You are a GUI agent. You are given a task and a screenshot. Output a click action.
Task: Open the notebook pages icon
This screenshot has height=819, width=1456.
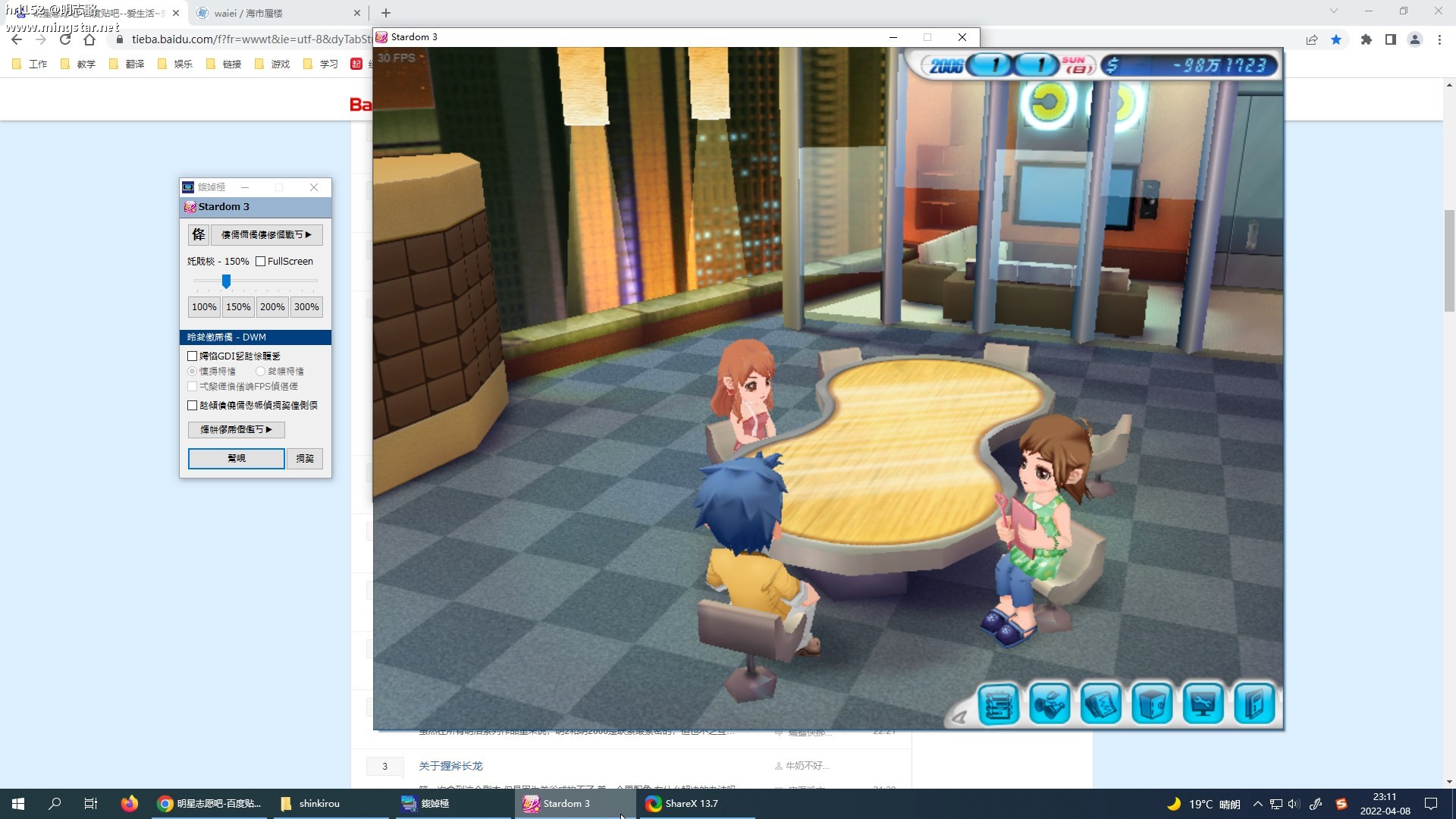(x=1100, y=704)
